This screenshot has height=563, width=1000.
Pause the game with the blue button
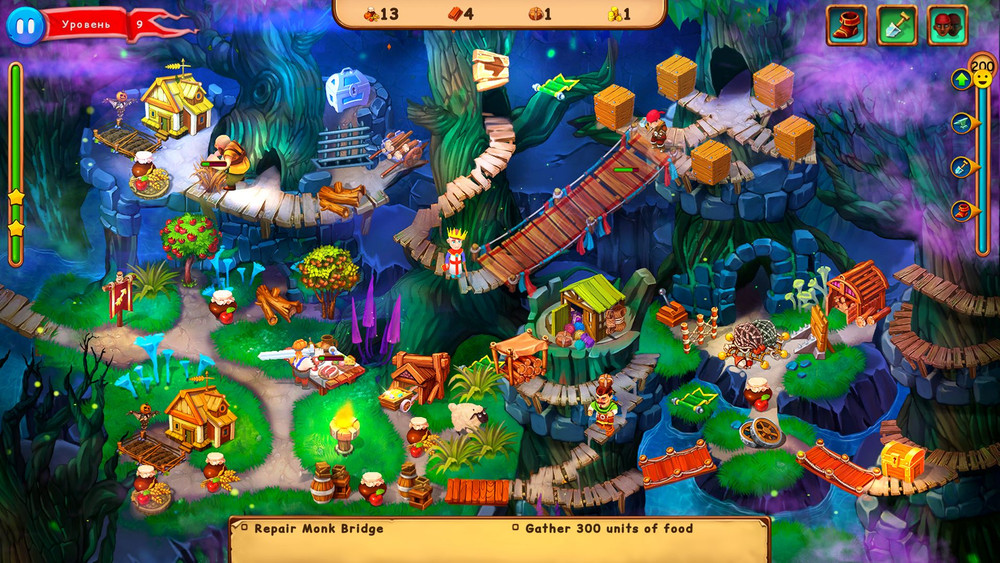pos(25,23)
